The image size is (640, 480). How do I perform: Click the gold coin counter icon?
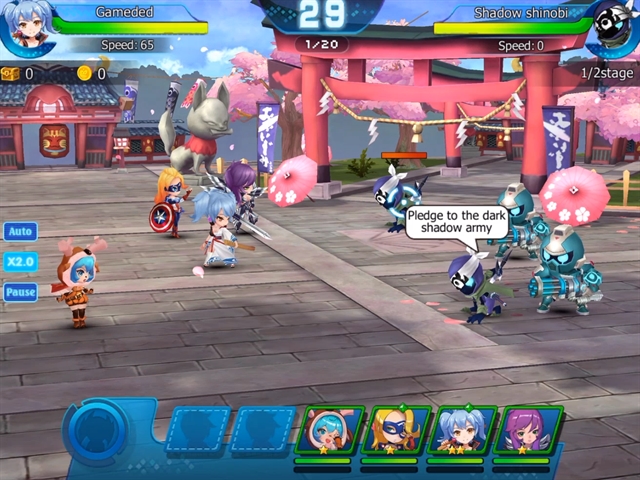coord(84,73)
